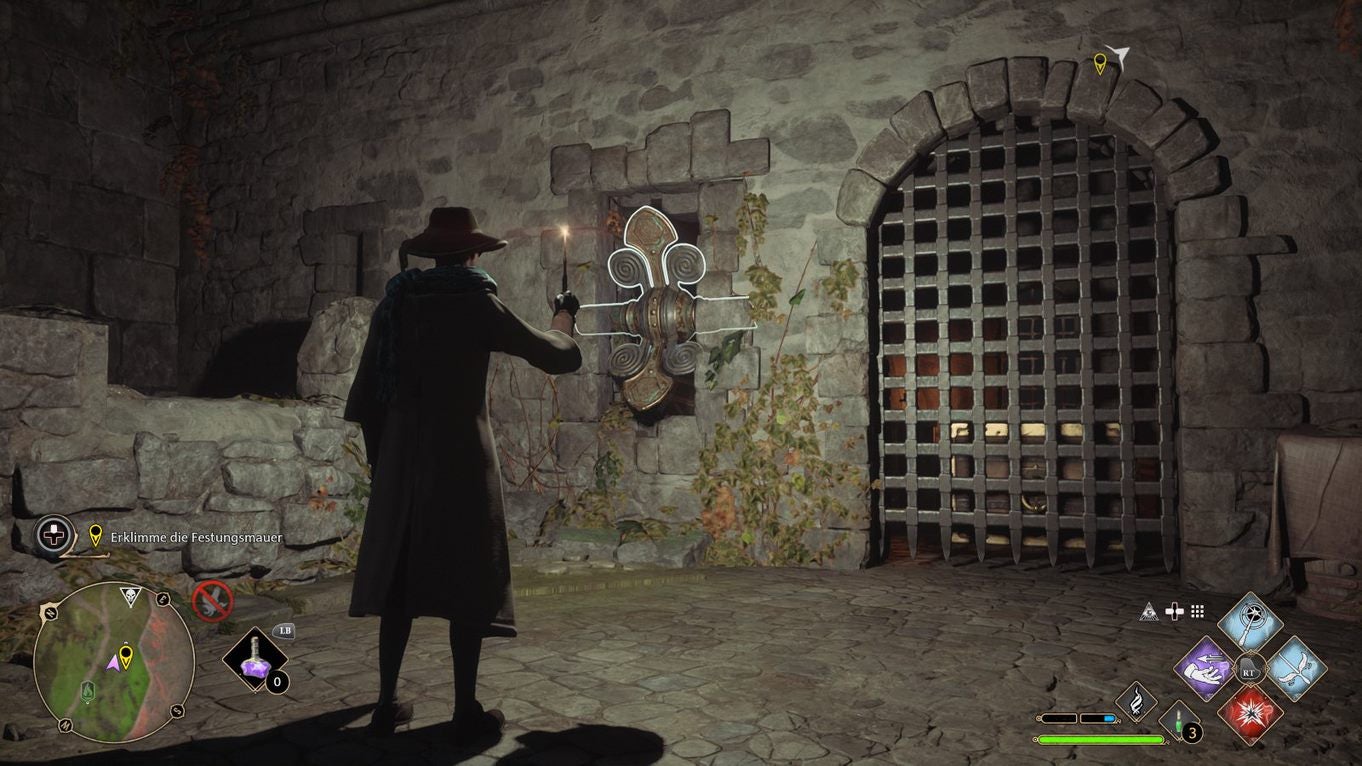Select the topmost spell in the spell diamond
The height and width of the screenshot is (766, 1362).
[x=1249, y=624]
